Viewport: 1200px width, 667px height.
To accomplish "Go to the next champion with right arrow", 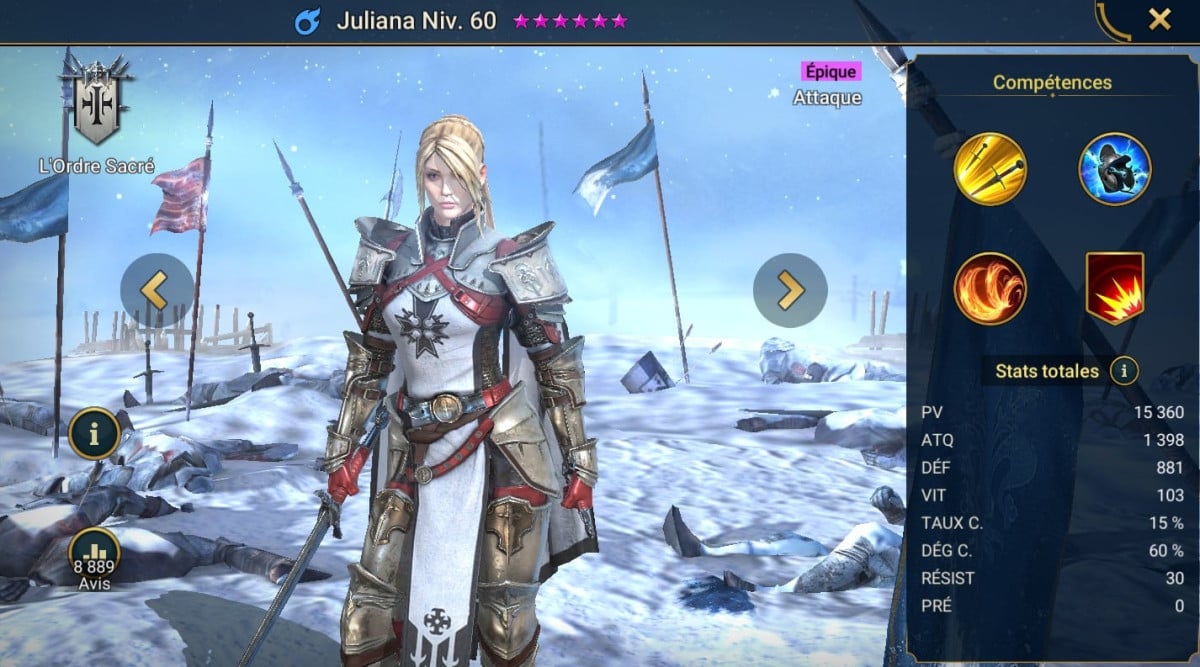I will click(x=790, y=290).
